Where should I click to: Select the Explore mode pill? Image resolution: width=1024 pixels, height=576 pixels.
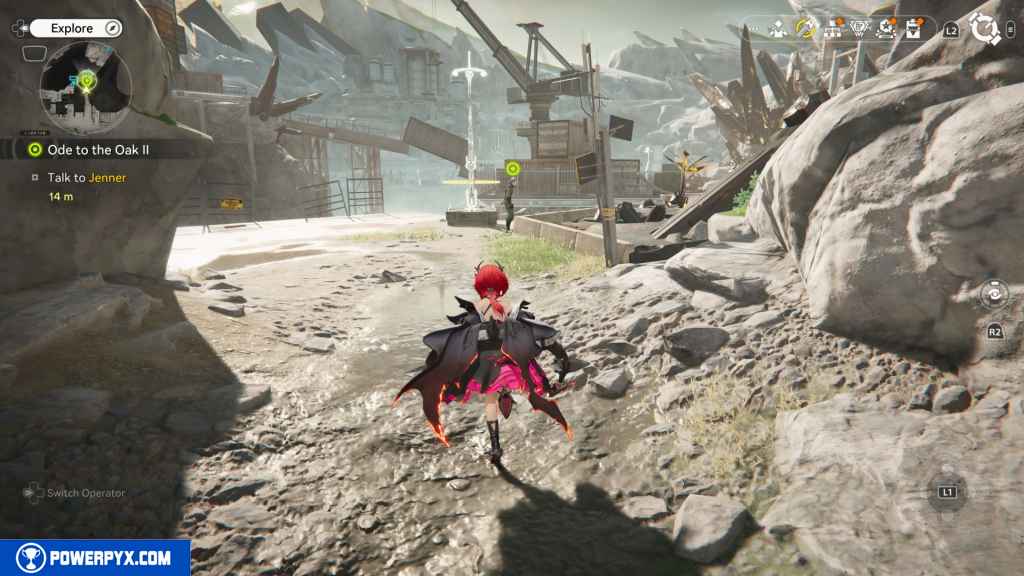[x=76, y=28]
